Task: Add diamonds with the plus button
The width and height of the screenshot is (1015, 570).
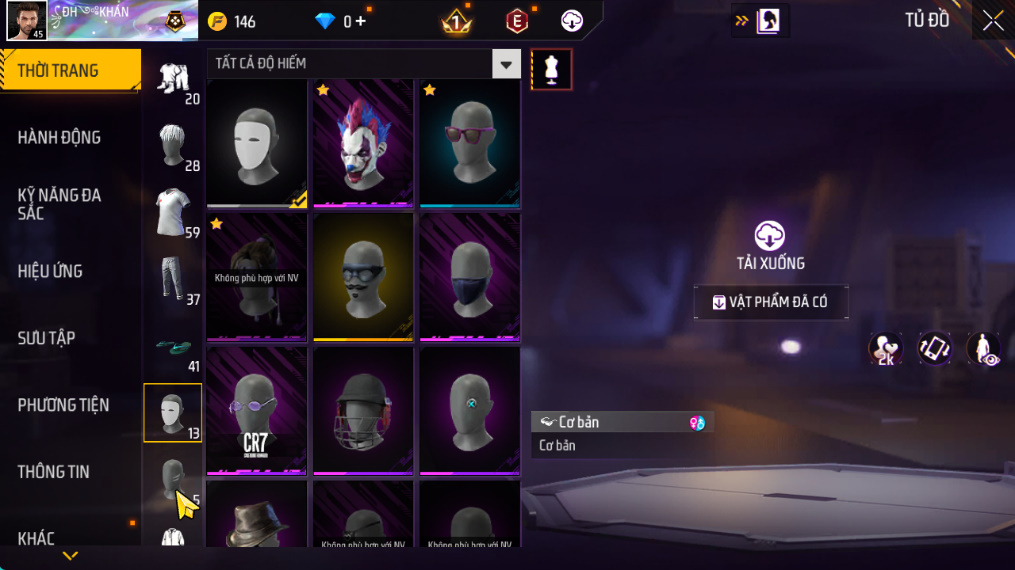Action: [360, 21]
